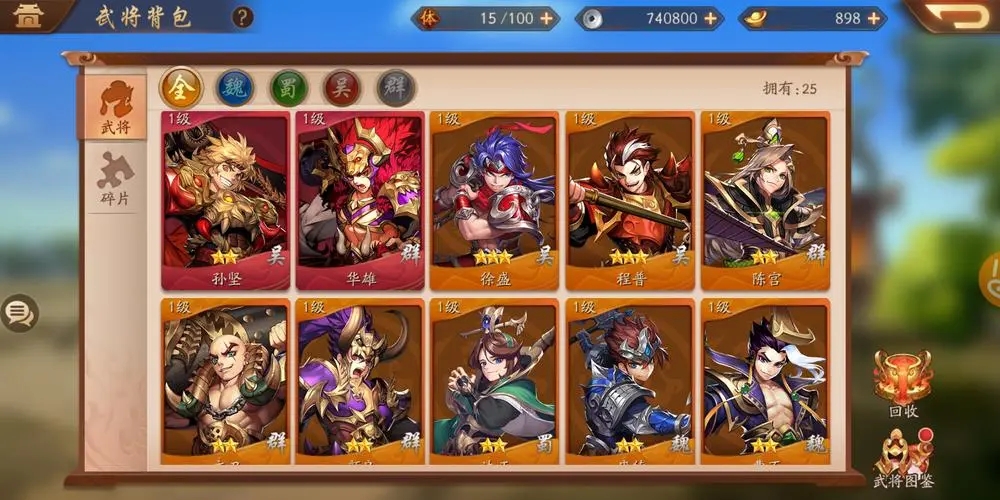Choose the 徐盛 hero card

coord(494,200)
